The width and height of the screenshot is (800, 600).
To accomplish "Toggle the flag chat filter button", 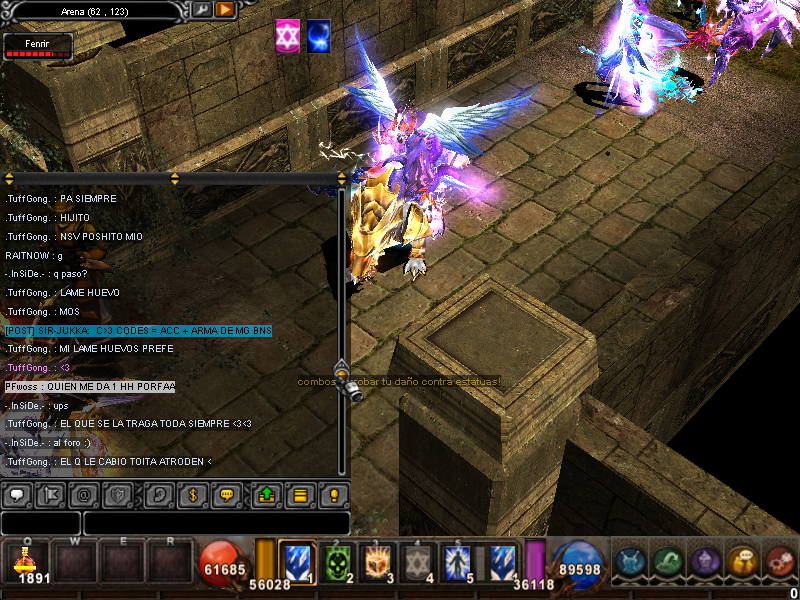I will [49, 494].
